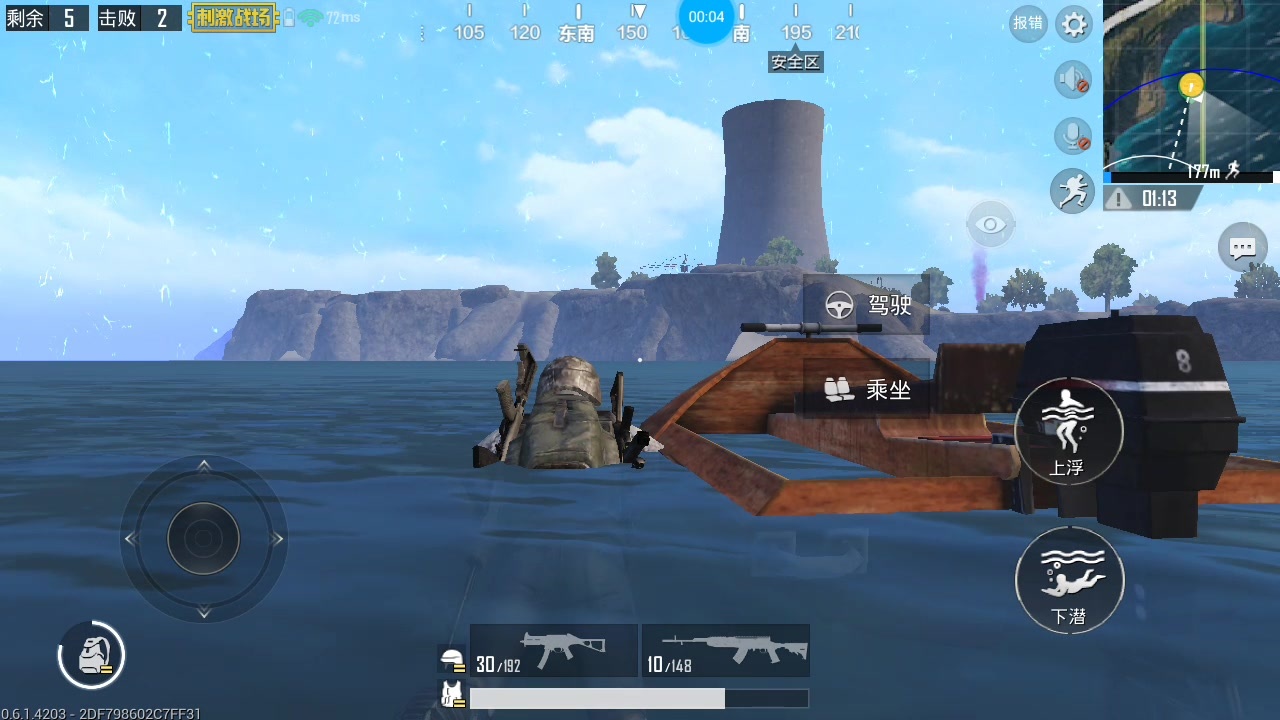Image resolution: width=1280 pixels, height=720 pixels.
Task: Click the movement joystick center
Action: tap(203, 538)
